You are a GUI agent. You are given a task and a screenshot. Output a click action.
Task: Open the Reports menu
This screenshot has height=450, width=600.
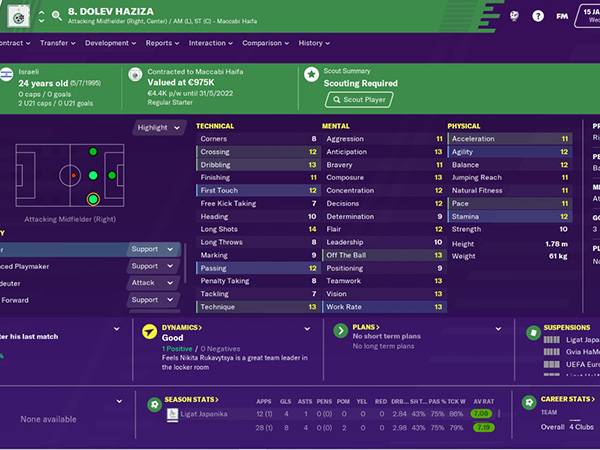(x=162, y=43)
